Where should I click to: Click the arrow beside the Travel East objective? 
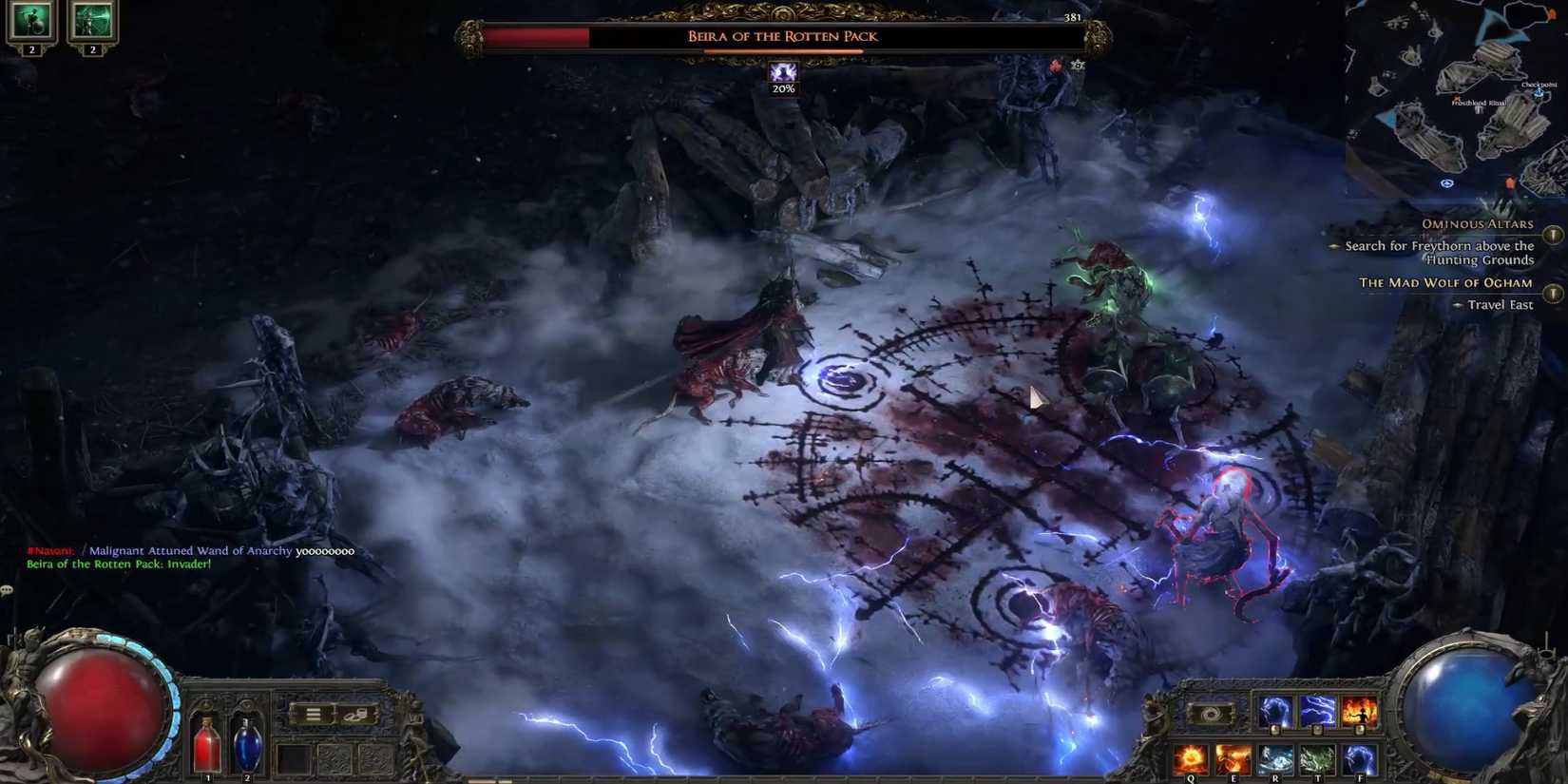click(x=1458, y=305)
